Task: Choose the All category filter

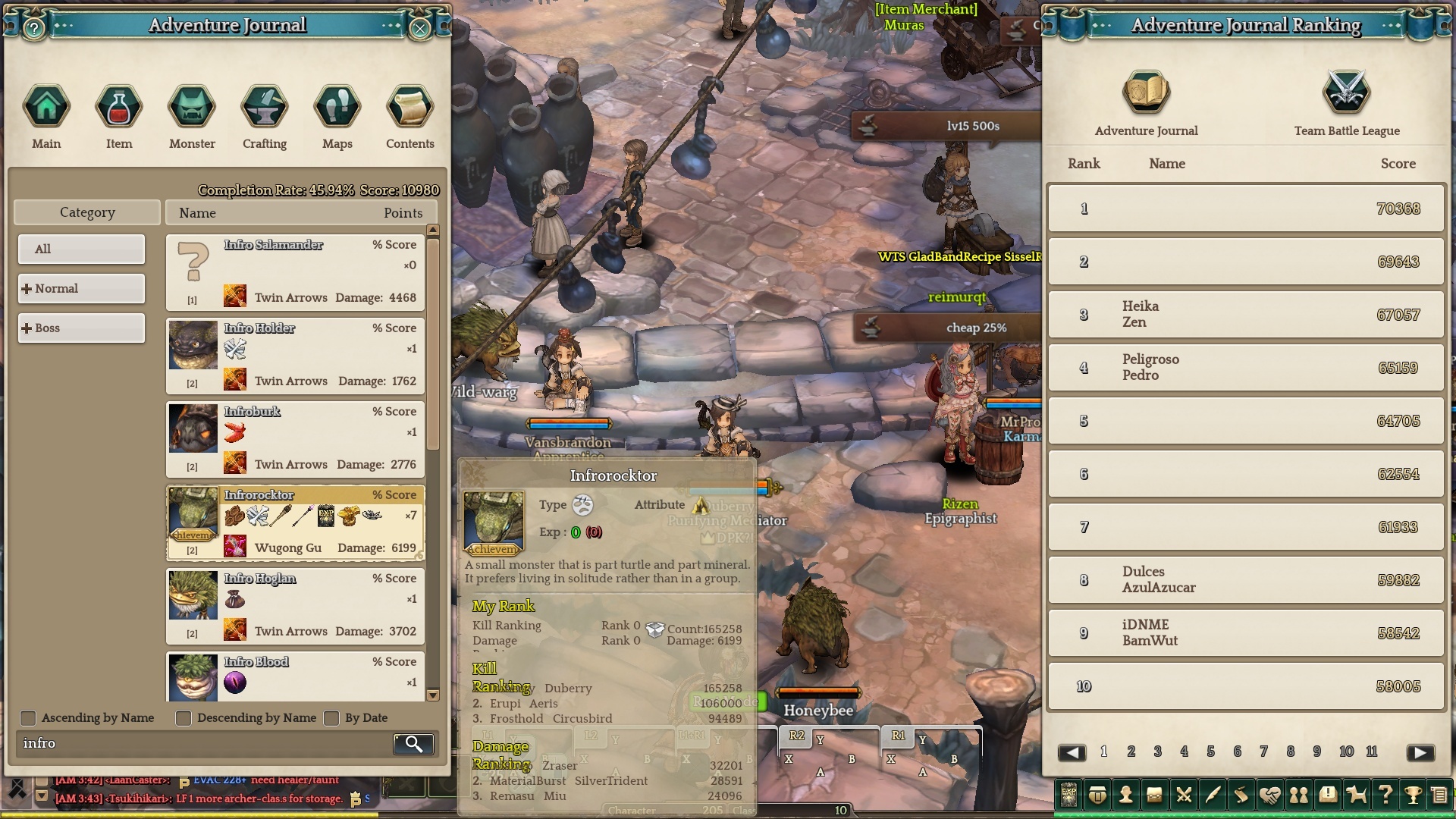Action: (x=81, y=249)
